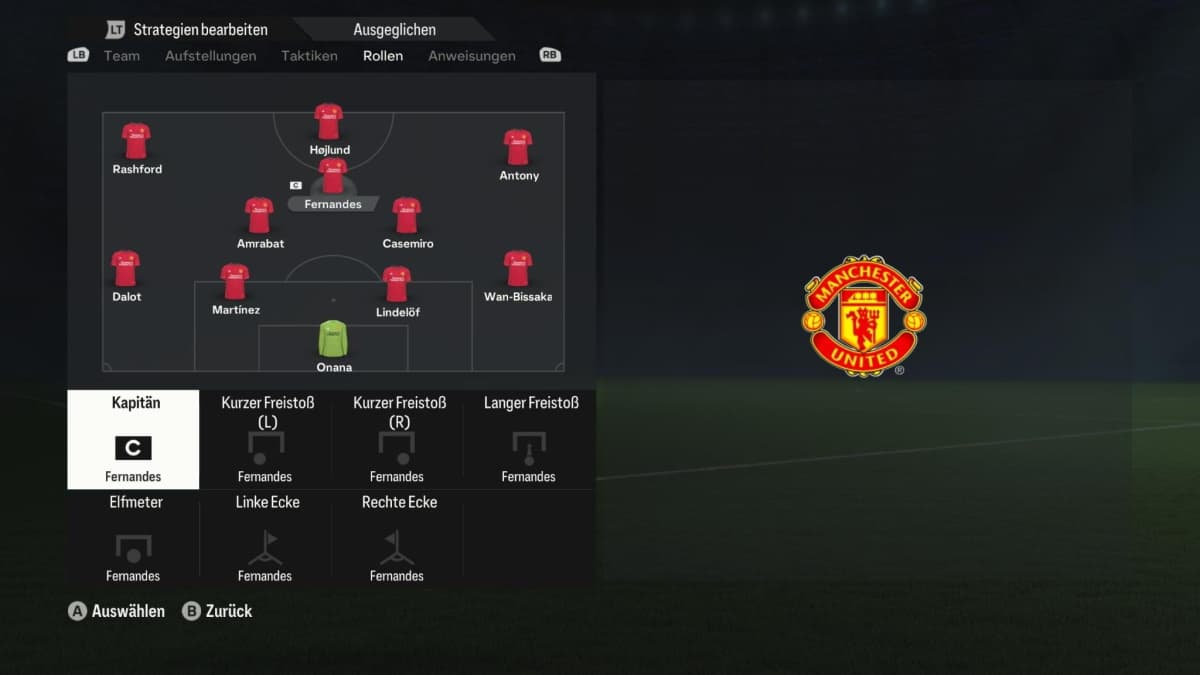The height and width of the screenshot is (675, 1200).
Task: Pick Rashford on the pitch
Action: coord(136,142)
